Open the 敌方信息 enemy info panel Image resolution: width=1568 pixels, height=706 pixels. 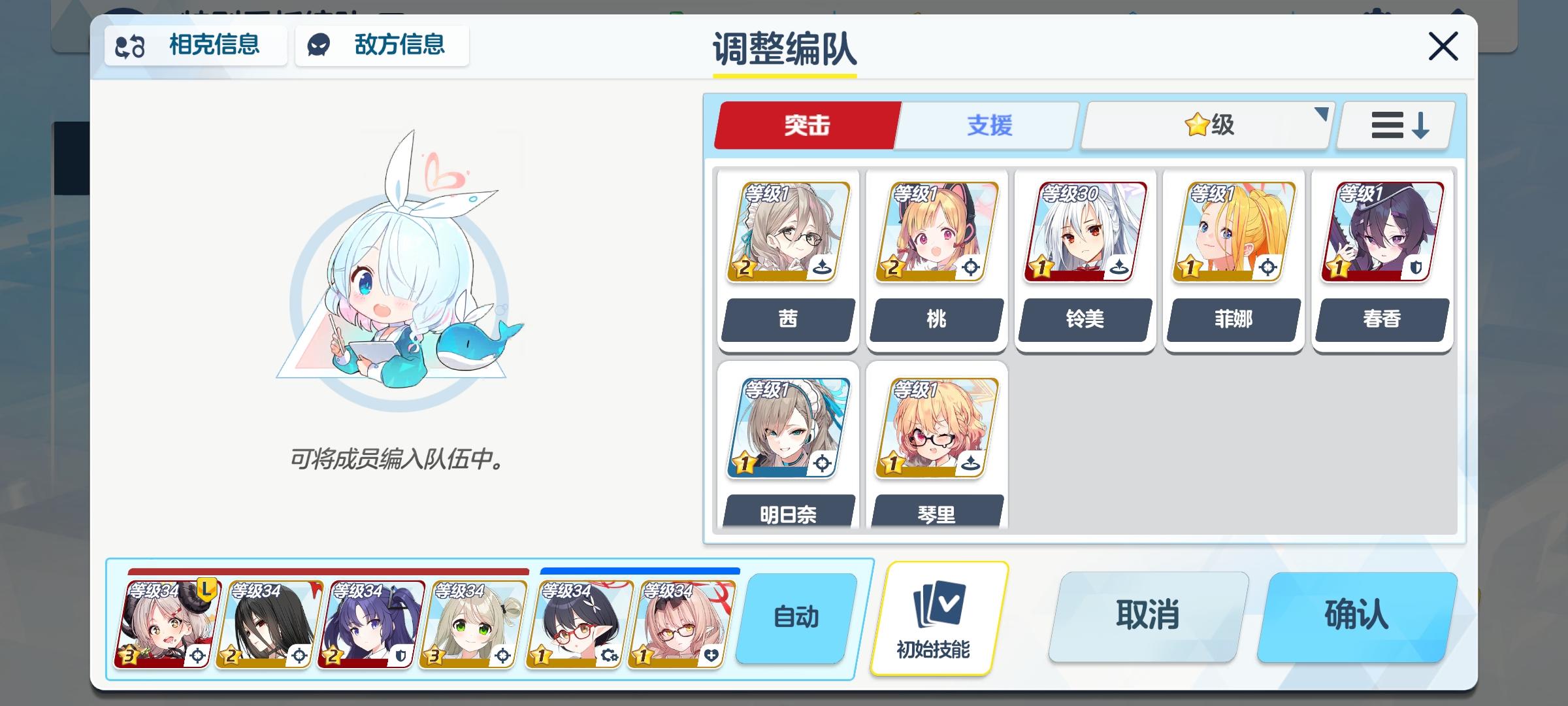click(382, 46)
